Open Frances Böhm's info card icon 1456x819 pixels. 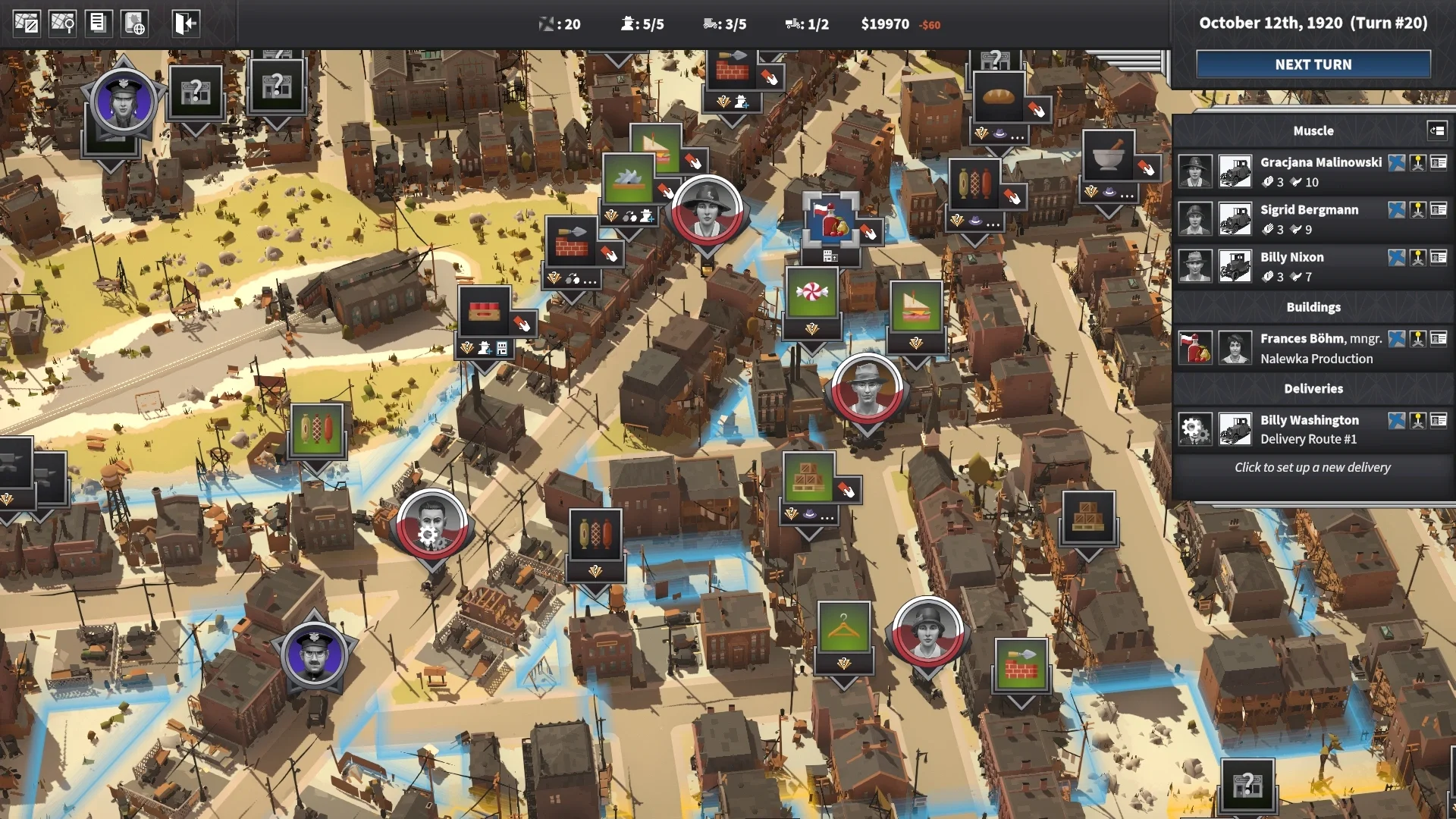pyautogui.click(x=1439, y=338)
